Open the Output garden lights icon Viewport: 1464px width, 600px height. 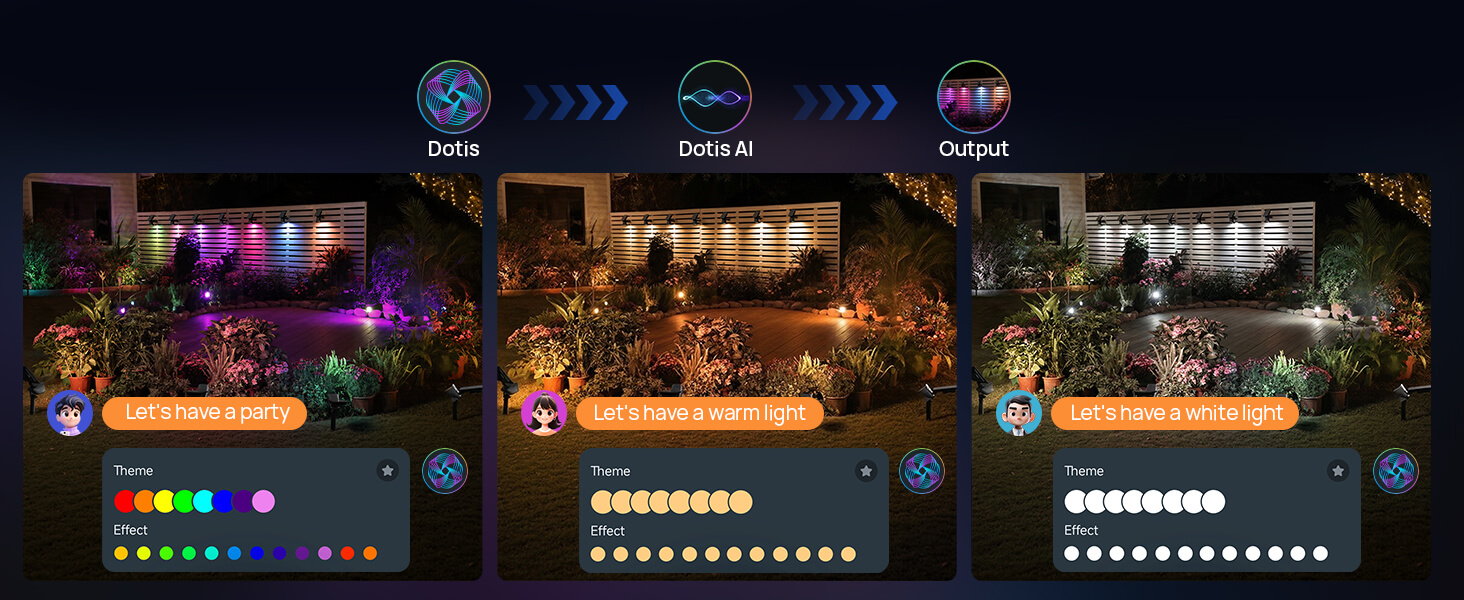(973, 97)
